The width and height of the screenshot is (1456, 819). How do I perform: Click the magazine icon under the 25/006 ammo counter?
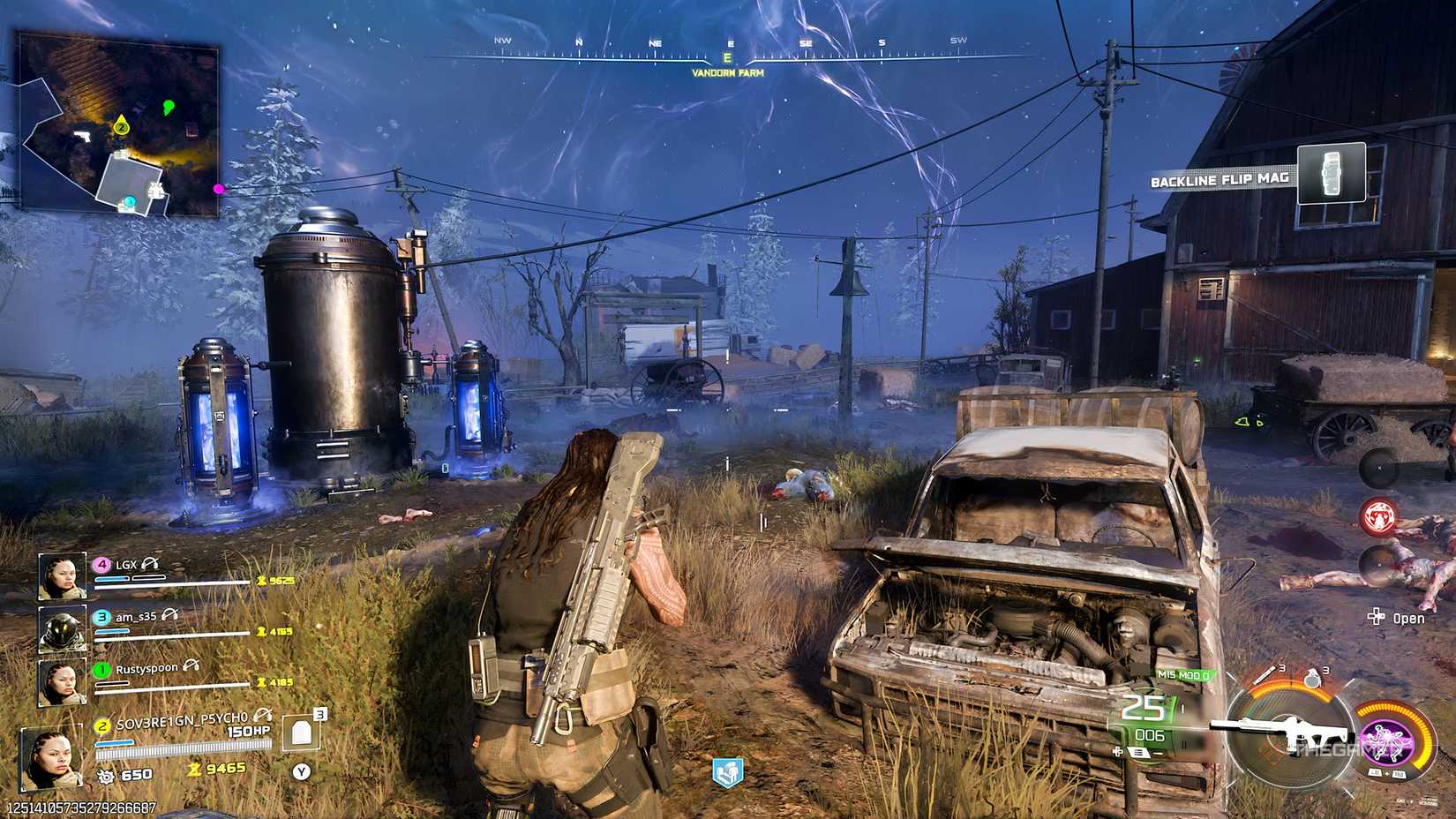[1138, 753]
